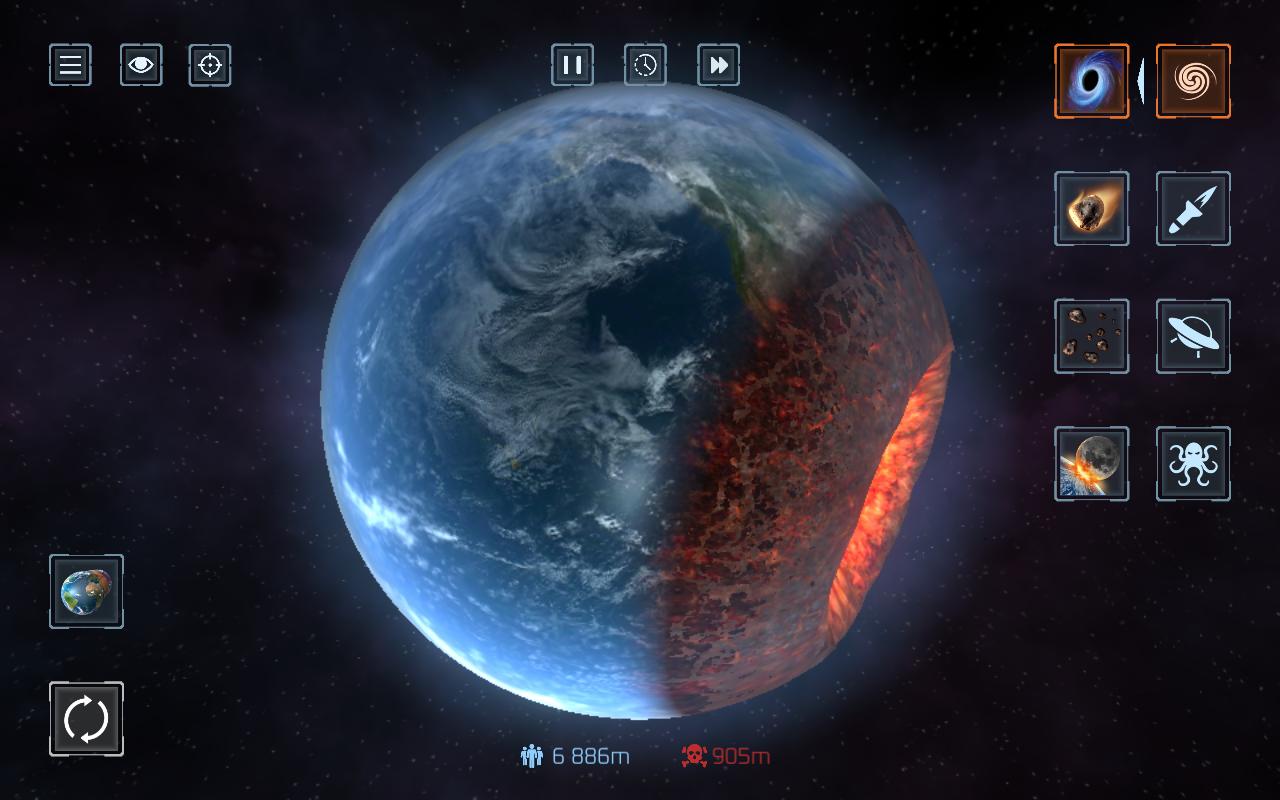Fast-forward the simulation speed
This screenshot has width=1280, height=800.
click(717, 65)
